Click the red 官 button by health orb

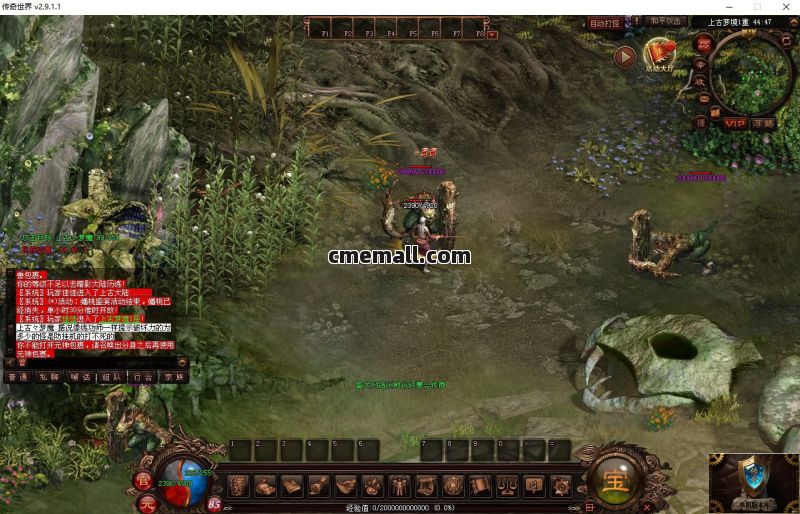tap(144, 480)
